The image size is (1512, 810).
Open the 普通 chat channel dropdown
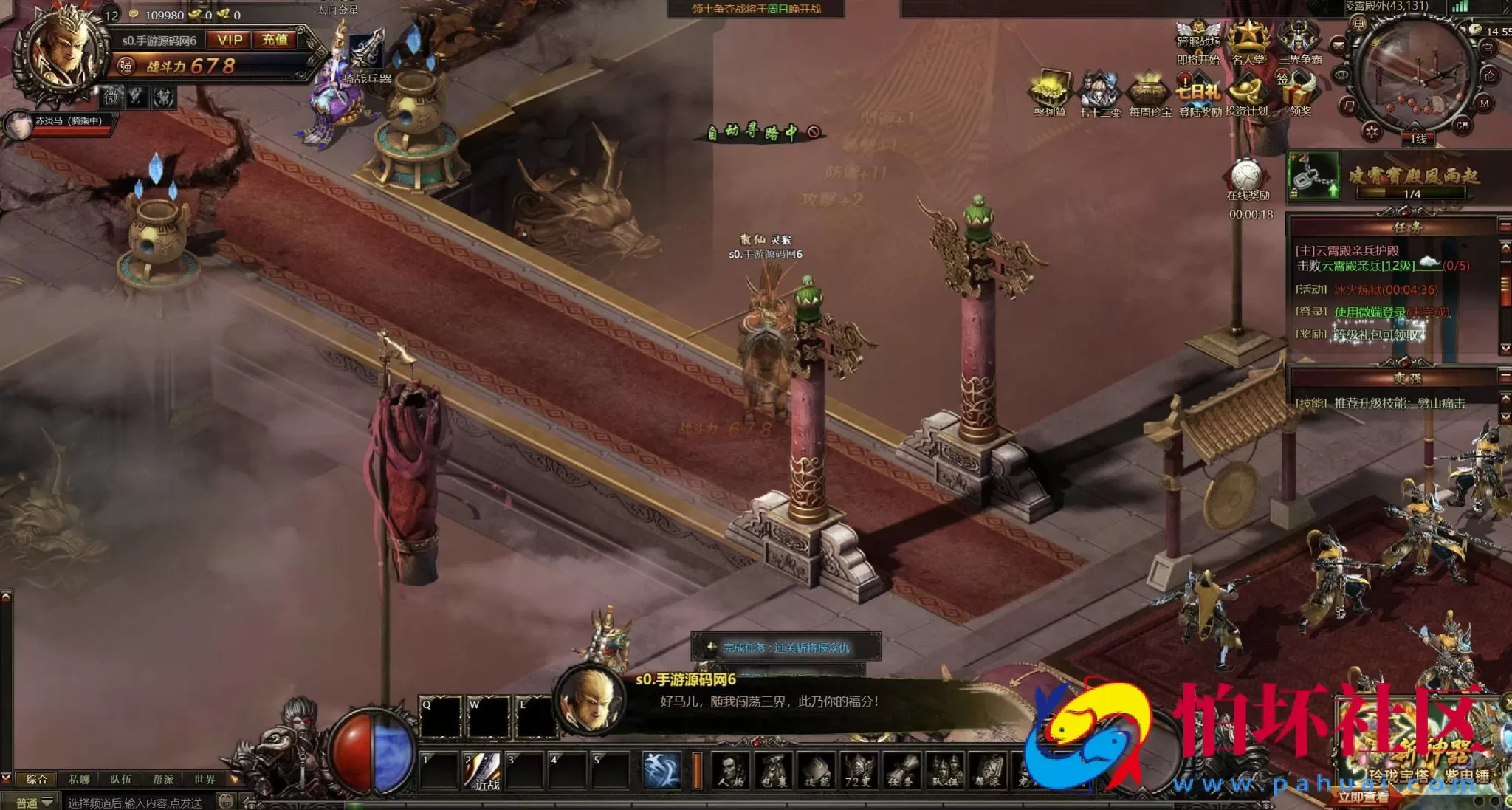(34, 802)
